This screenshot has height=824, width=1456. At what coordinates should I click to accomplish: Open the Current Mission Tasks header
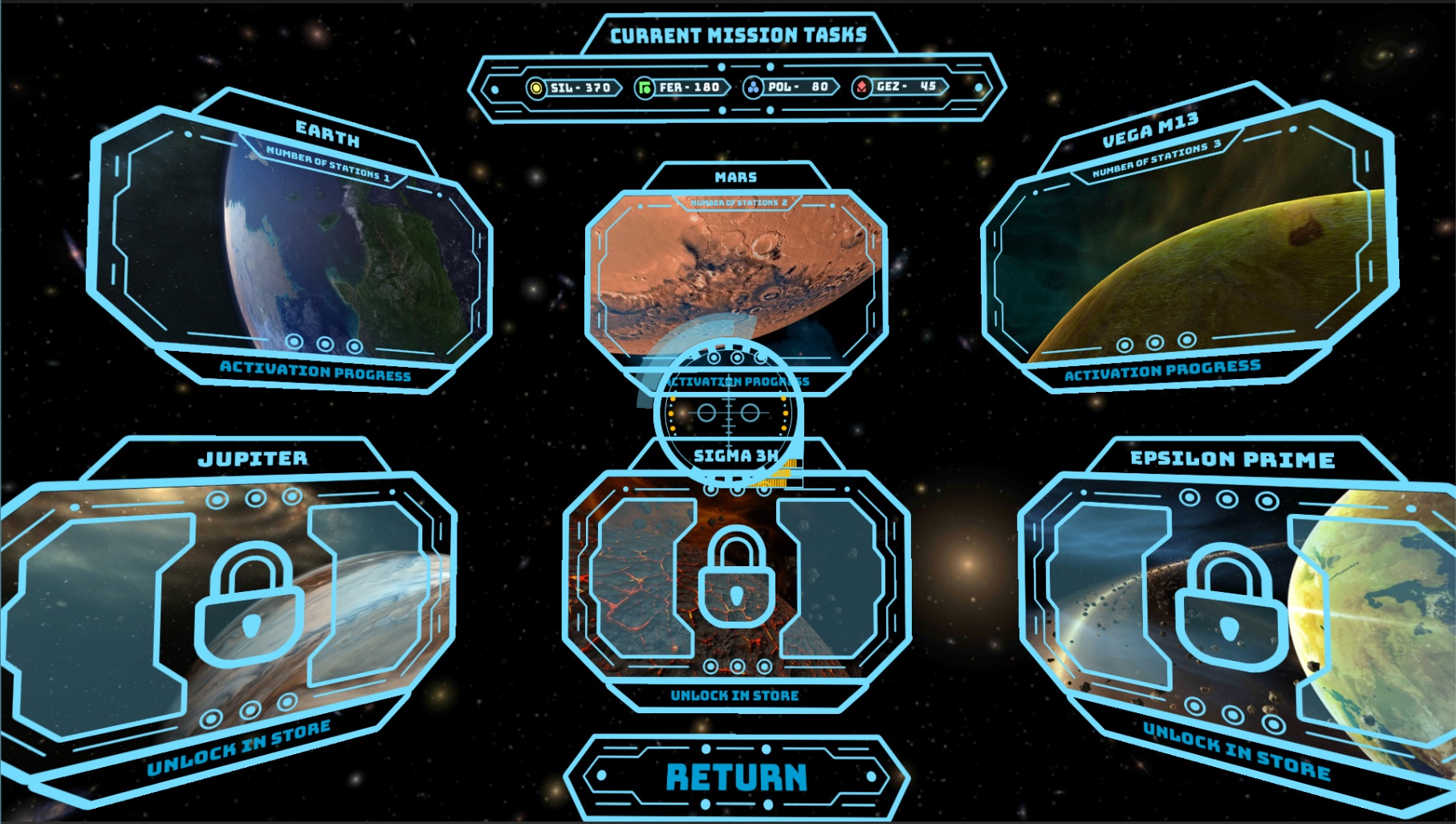(739, 35)
